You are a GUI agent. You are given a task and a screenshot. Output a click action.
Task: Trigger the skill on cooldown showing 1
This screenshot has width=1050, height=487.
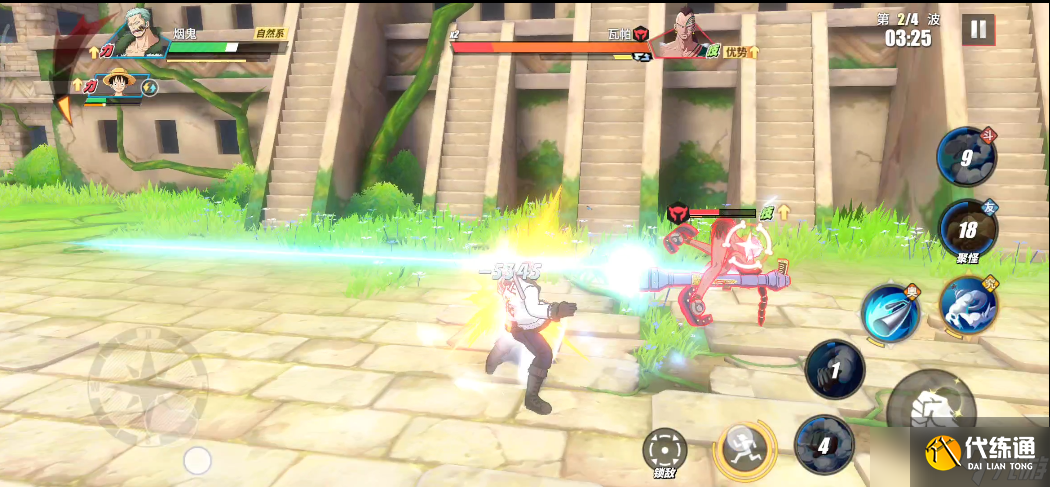[834, 369]
